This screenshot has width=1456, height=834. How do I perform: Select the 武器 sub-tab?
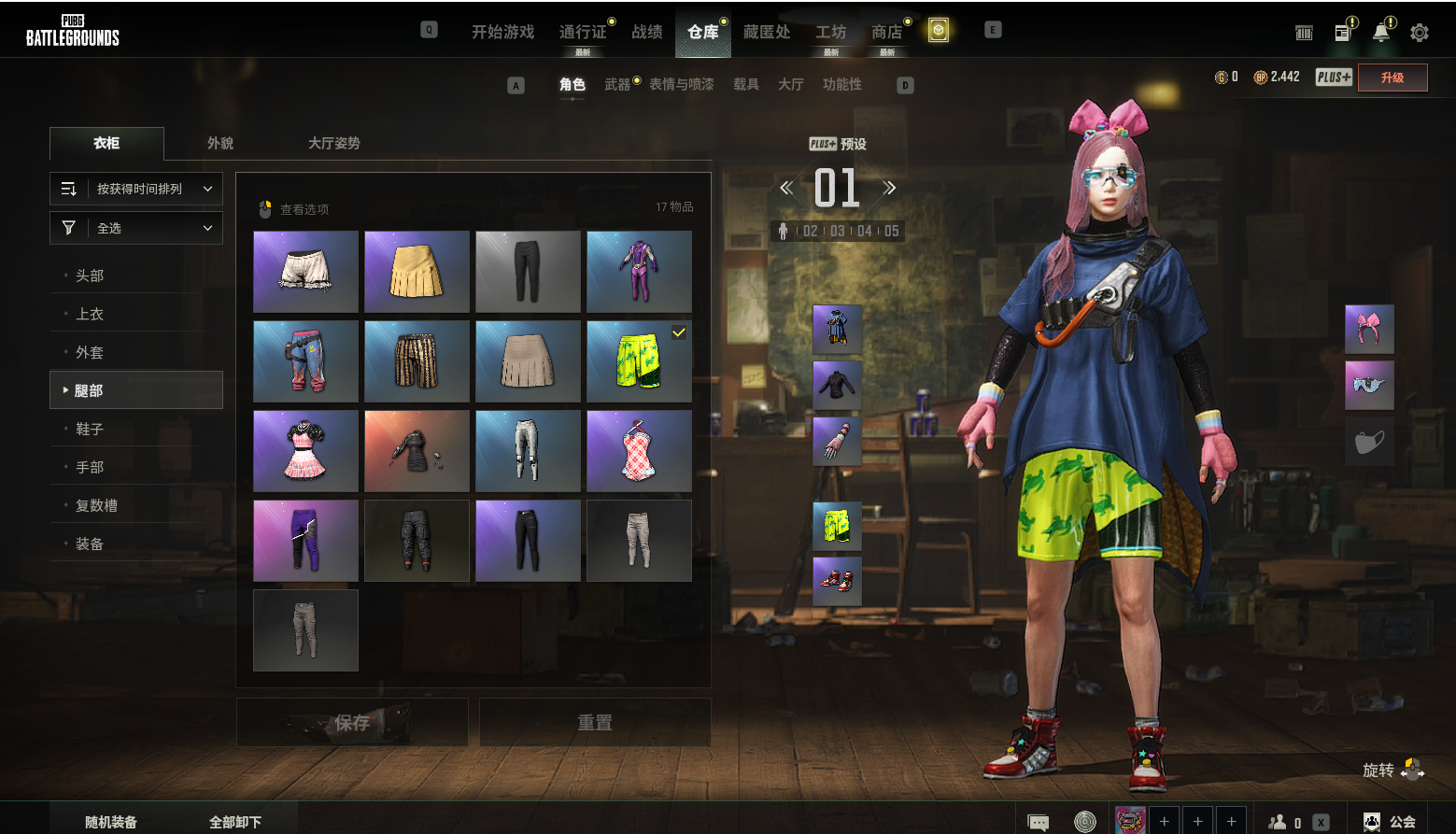point(617,84)
